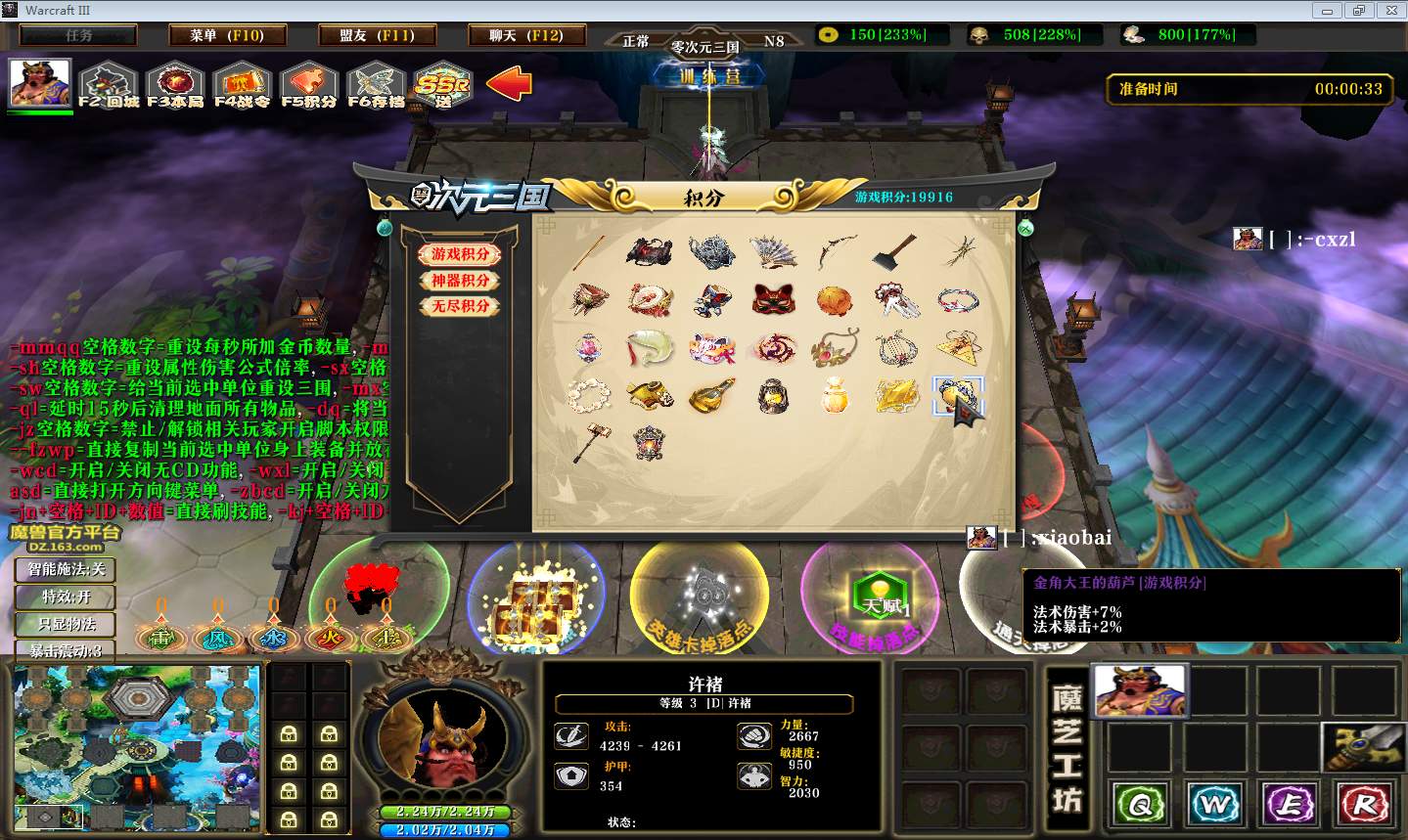Choose the iron axe item in shop
1408x840 pixels.
pos(895,251)
